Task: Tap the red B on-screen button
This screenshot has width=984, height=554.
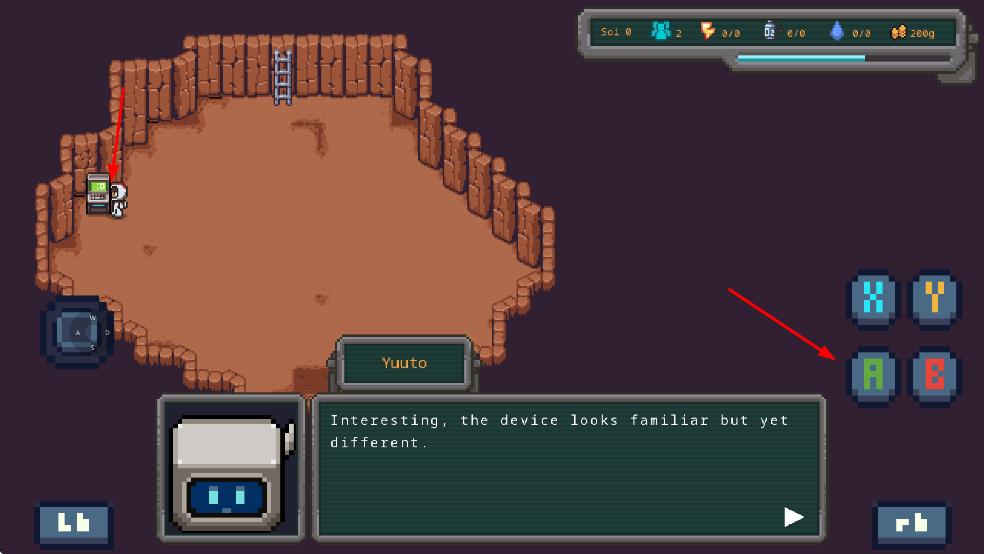Action: click(935, 374)
